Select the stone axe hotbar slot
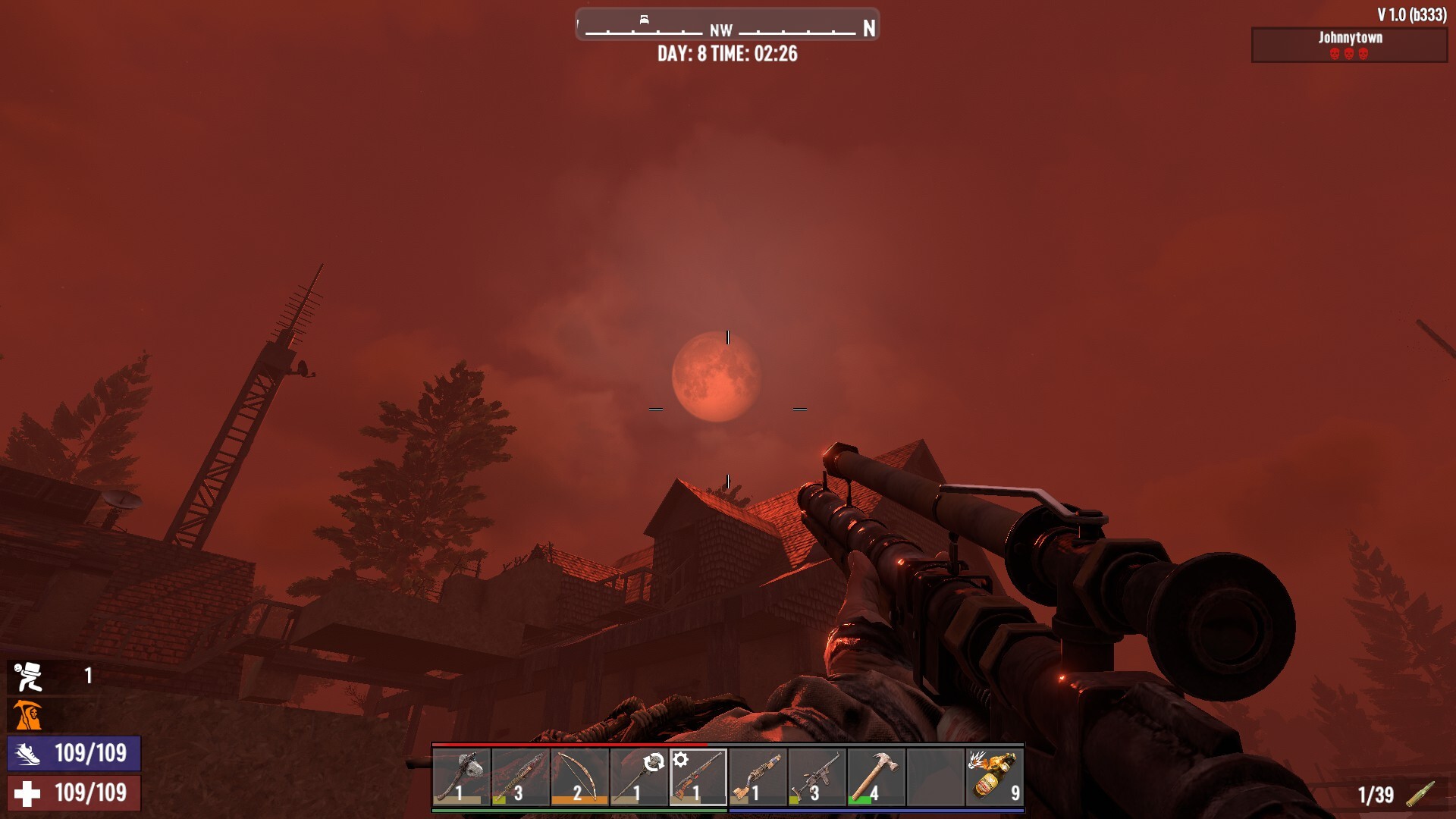Image resolution: width=1456 pixels, height=819 pixels. pos(462,777)
